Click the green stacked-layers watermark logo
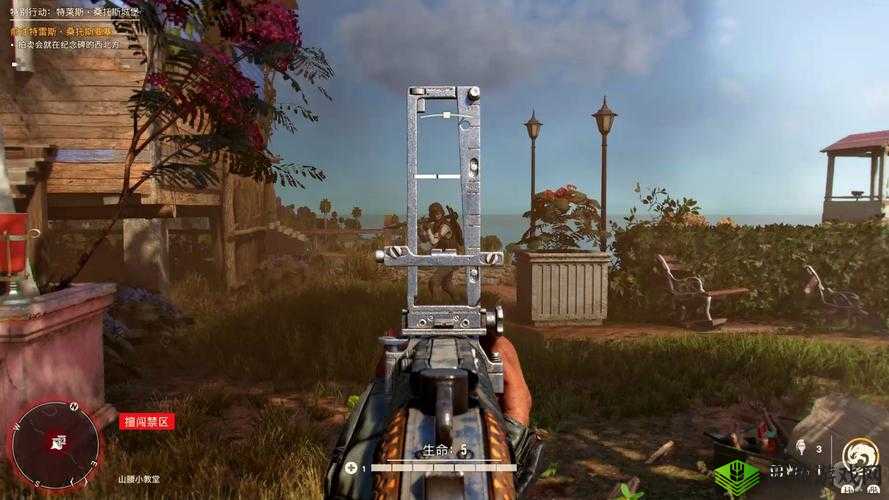889x500 pixels. (x=737, y=476)
